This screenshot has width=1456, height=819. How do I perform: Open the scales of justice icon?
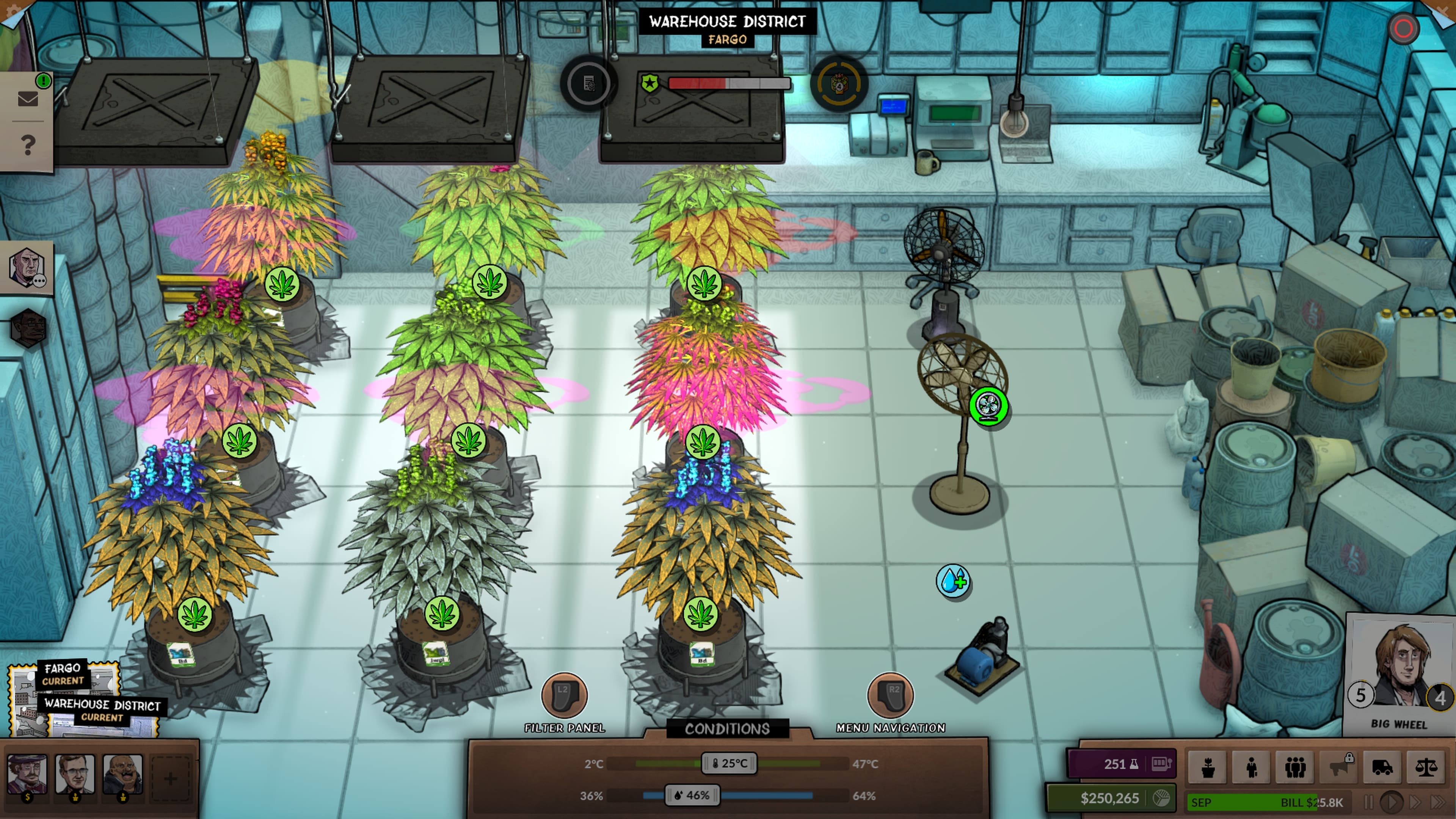1426,767
